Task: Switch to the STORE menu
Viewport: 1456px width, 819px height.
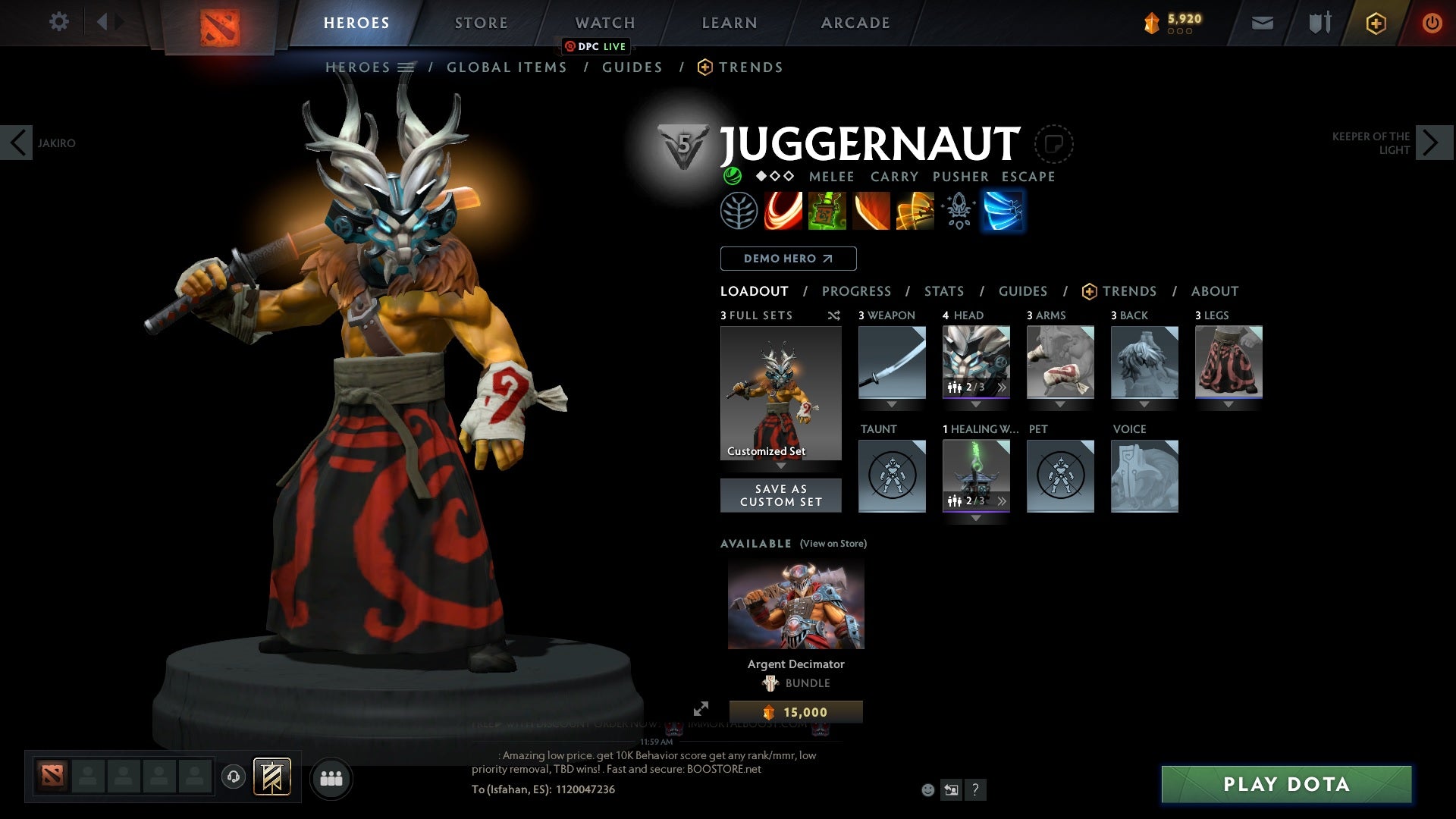Action: pyautogui.click(x=481, y=22)
